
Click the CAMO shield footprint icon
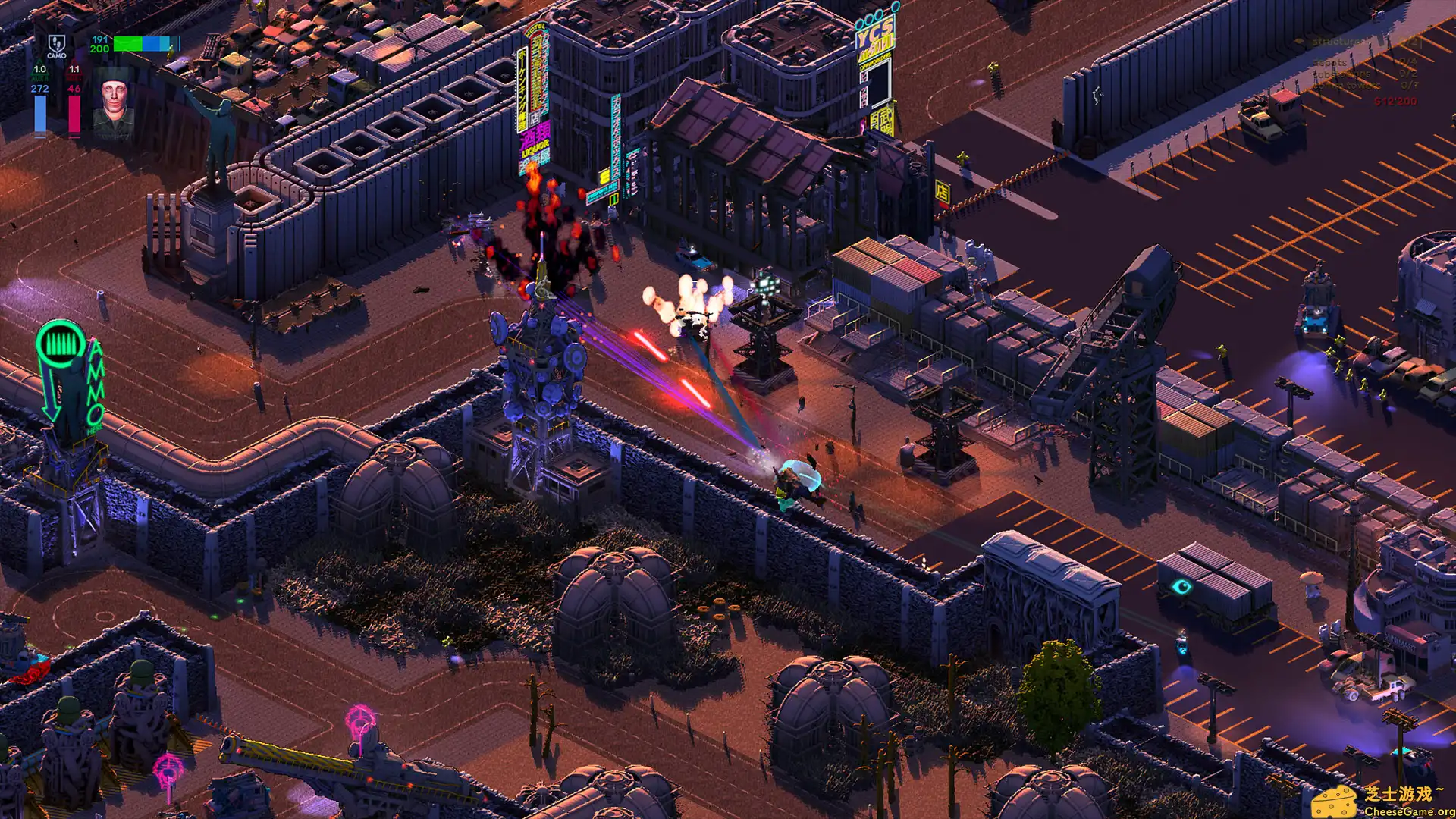pos(57,45)
